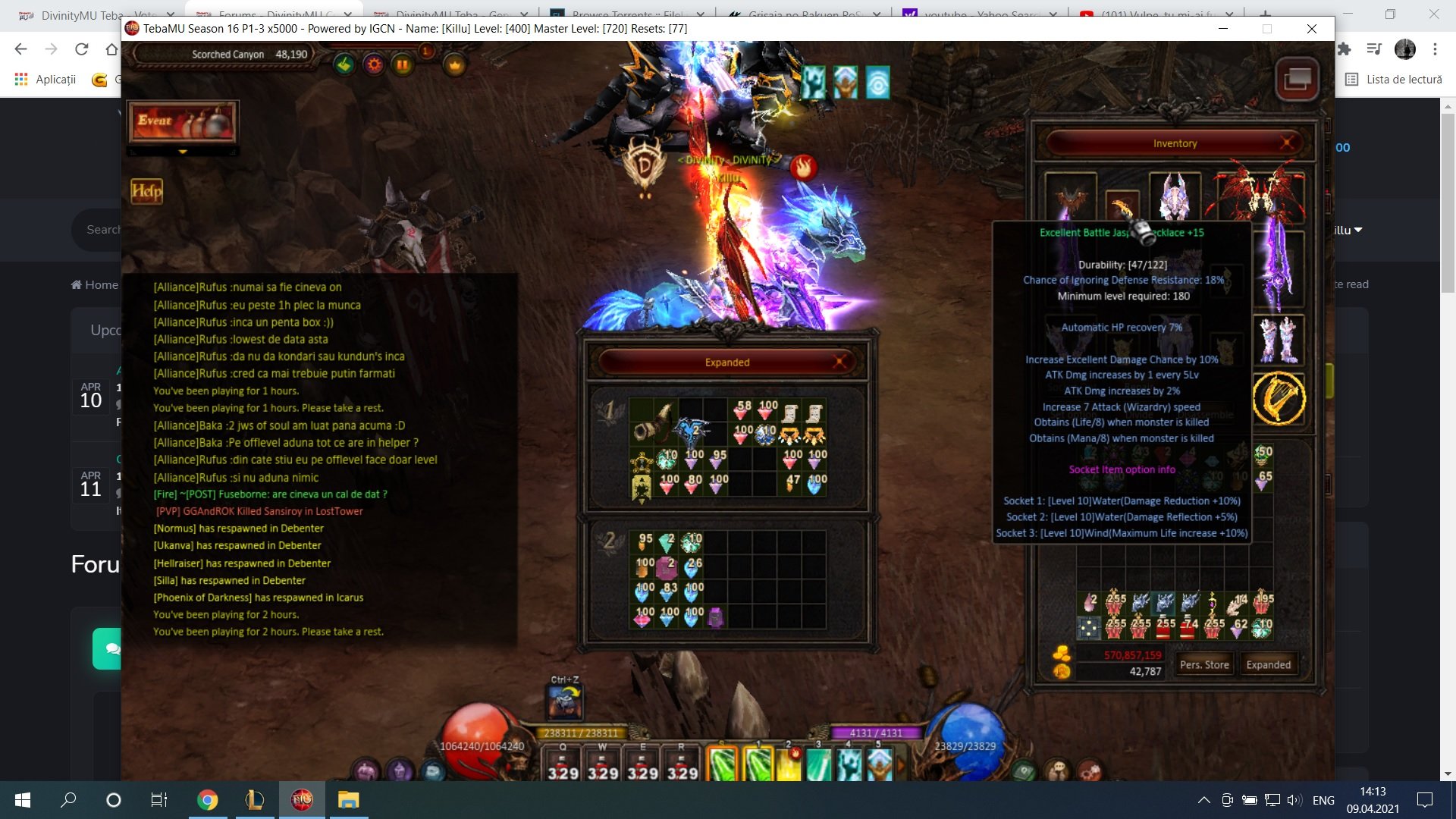Close the Inventory panel
The height and width of the screenshot is (819, 1456).
1287,143
